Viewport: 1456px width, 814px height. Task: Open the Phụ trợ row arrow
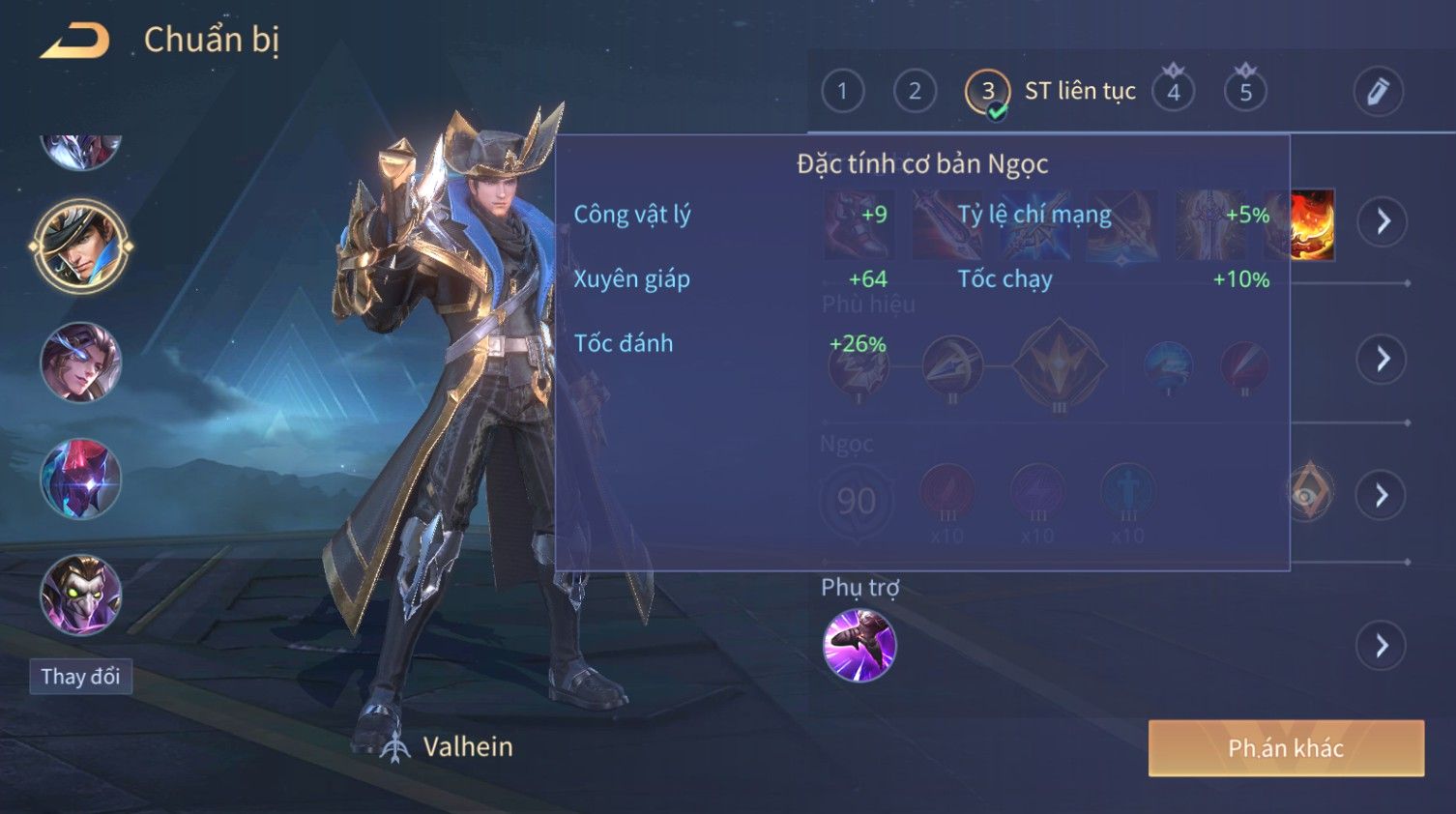click(1383, 645)
